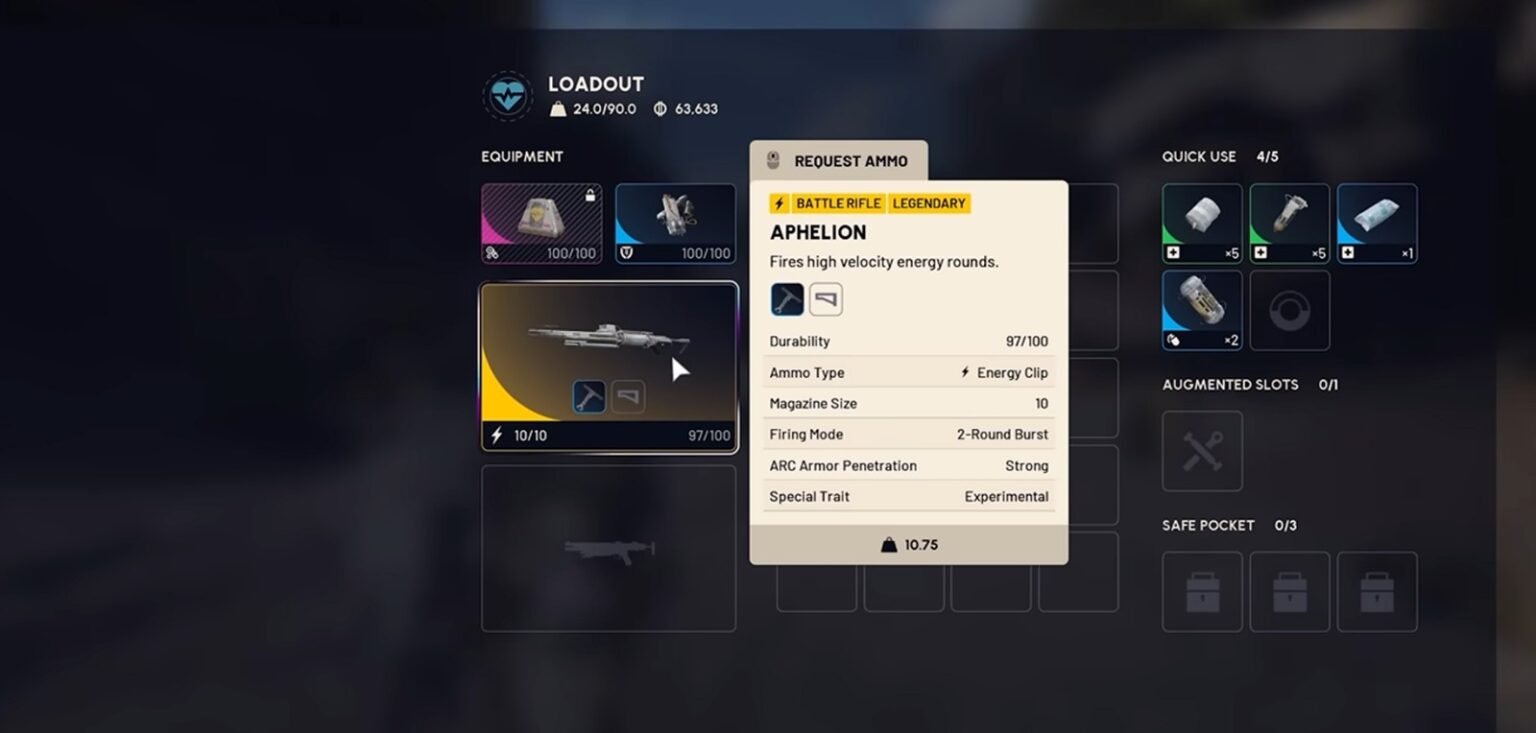Screen dimensions: 1536x733
Task: Click the stock attachment icon beside the wrench icon
Action: (x=825, y=298)
